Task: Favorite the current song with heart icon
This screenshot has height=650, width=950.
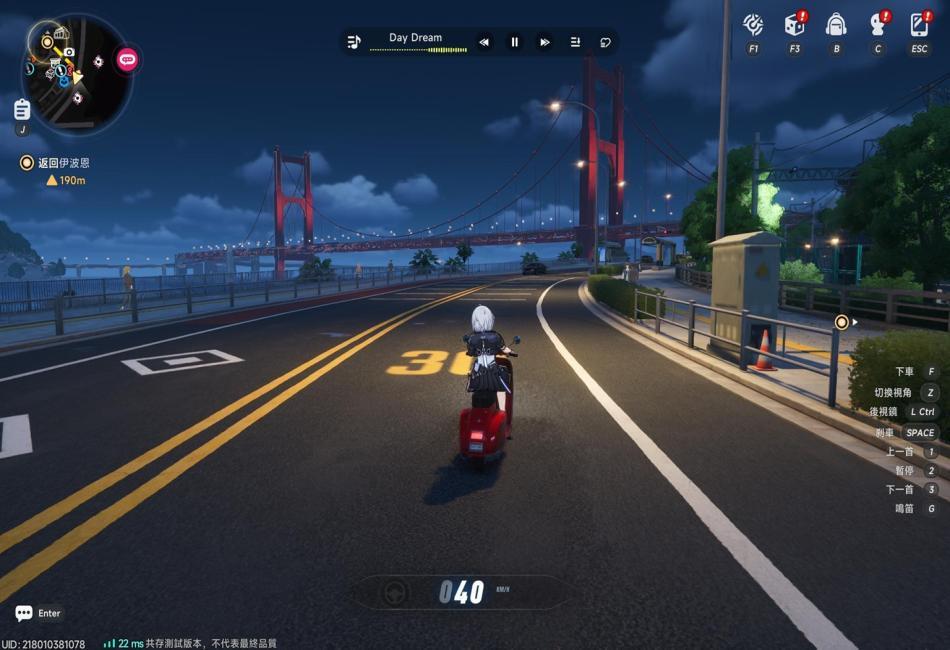Action: pyautogui.click(x=605, y=42)
